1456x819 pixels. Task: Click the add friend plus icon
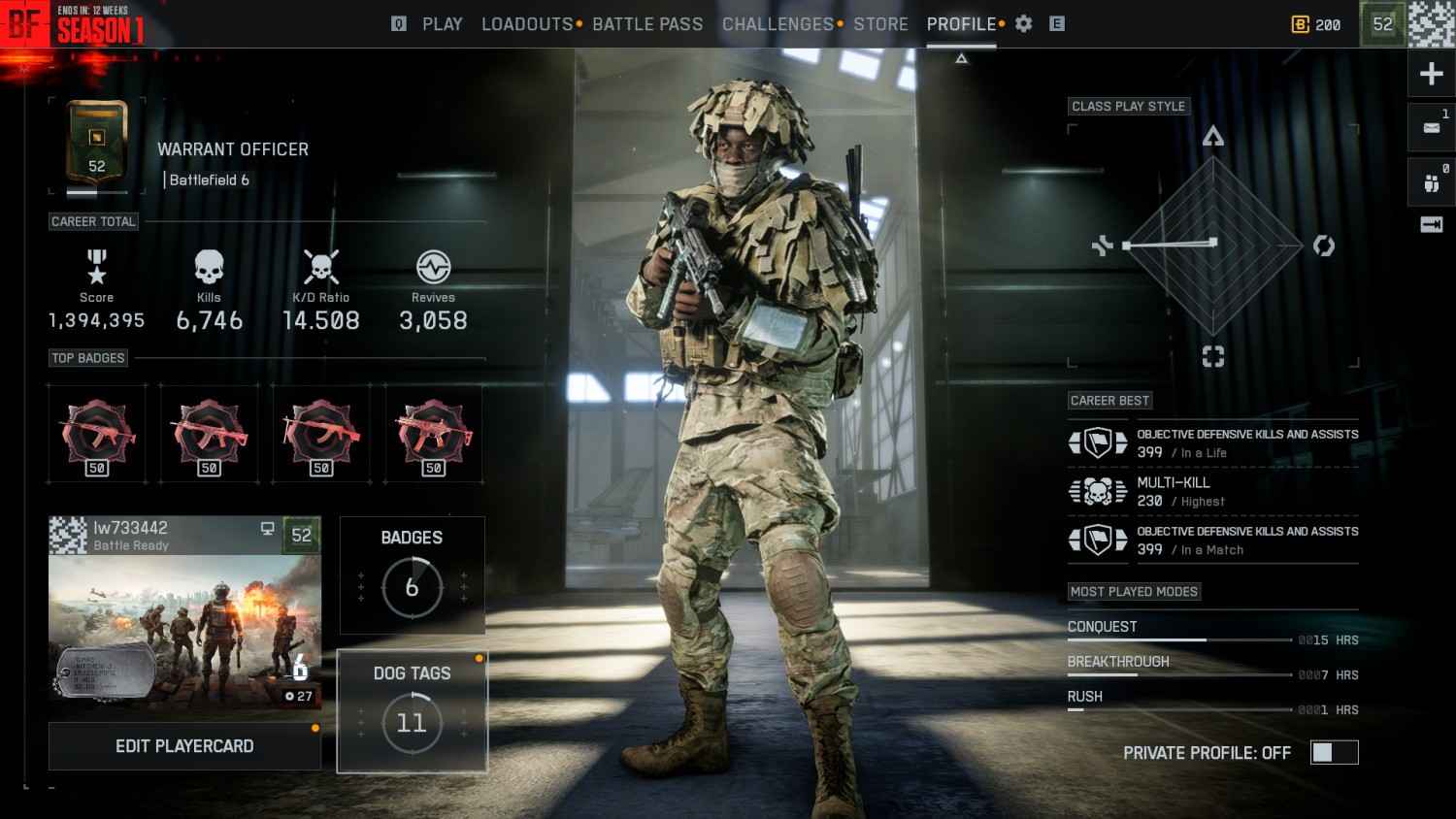click(1431, 73)
